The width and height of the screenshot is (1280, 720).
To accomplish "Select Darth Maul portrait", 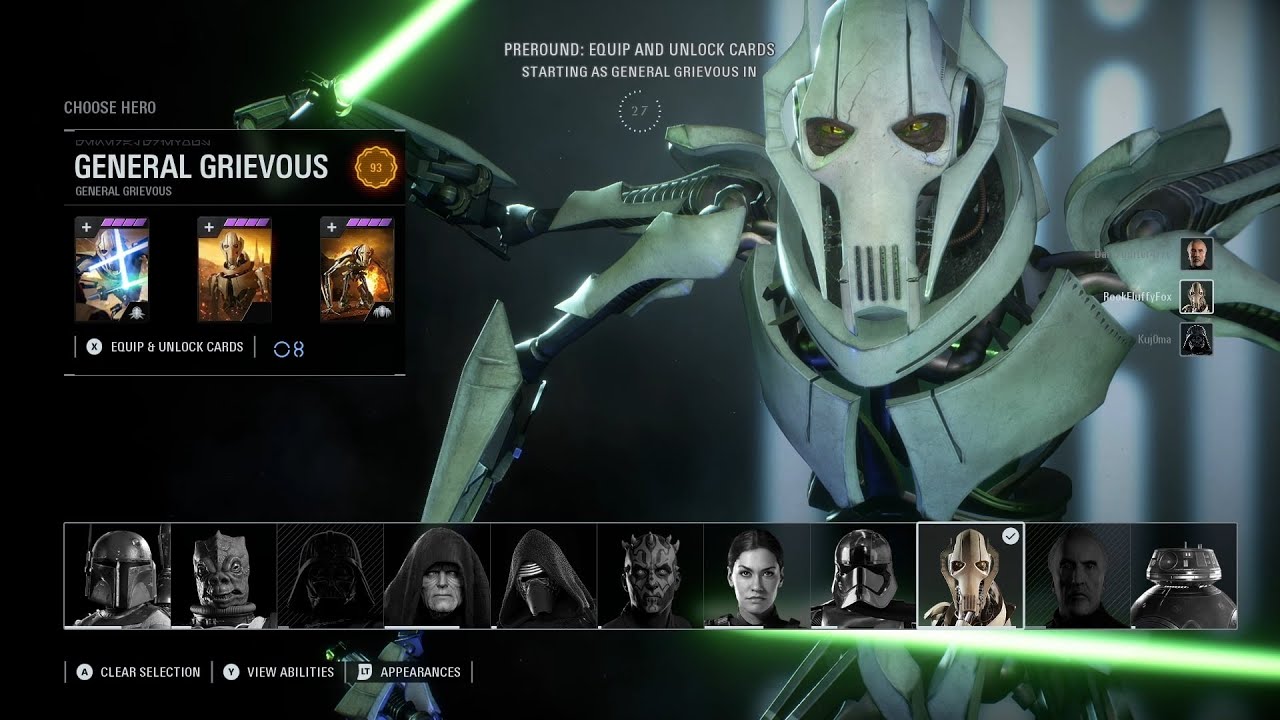I will (650, 576).
